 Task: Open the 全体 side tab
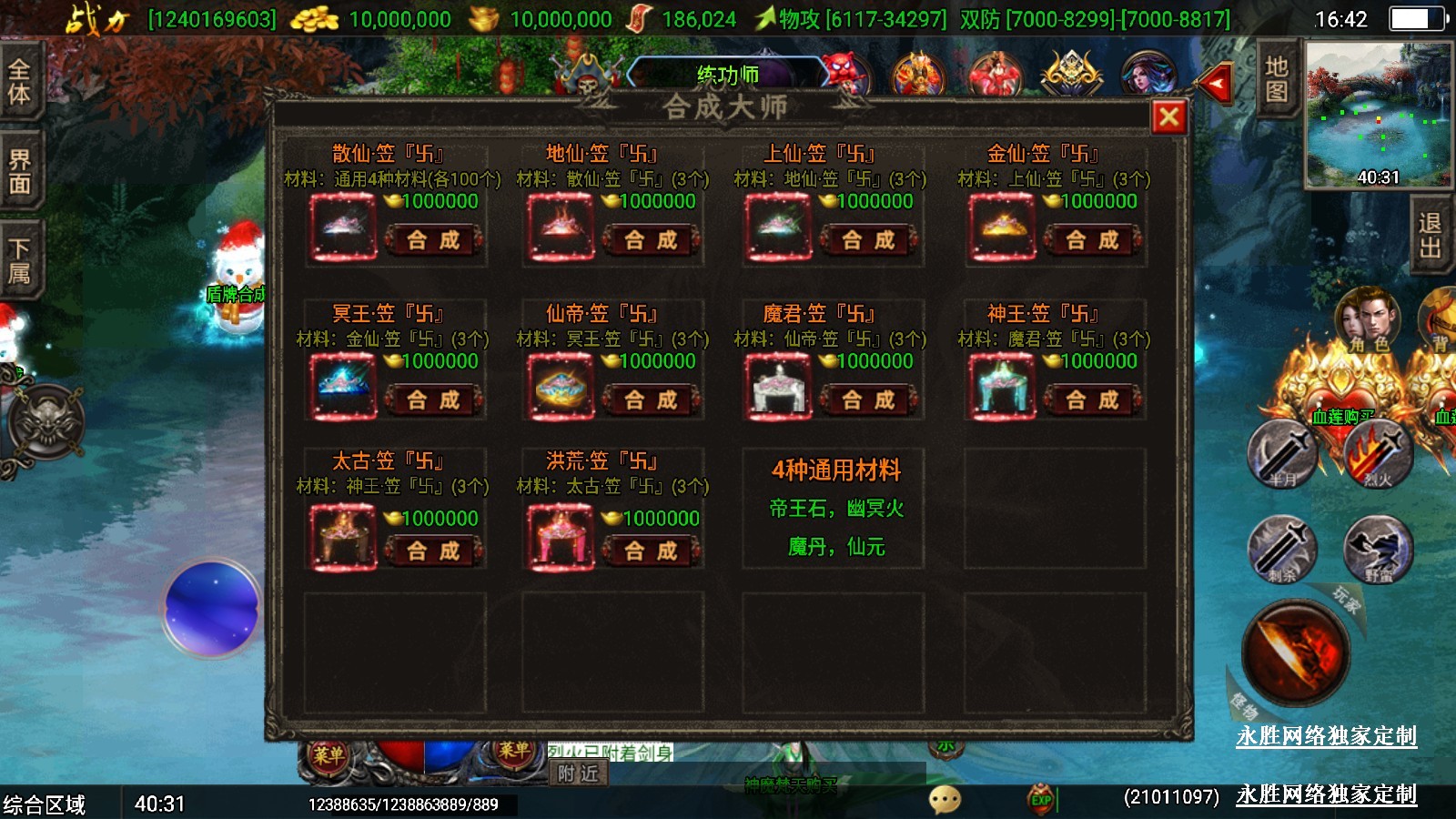point(20,81)
